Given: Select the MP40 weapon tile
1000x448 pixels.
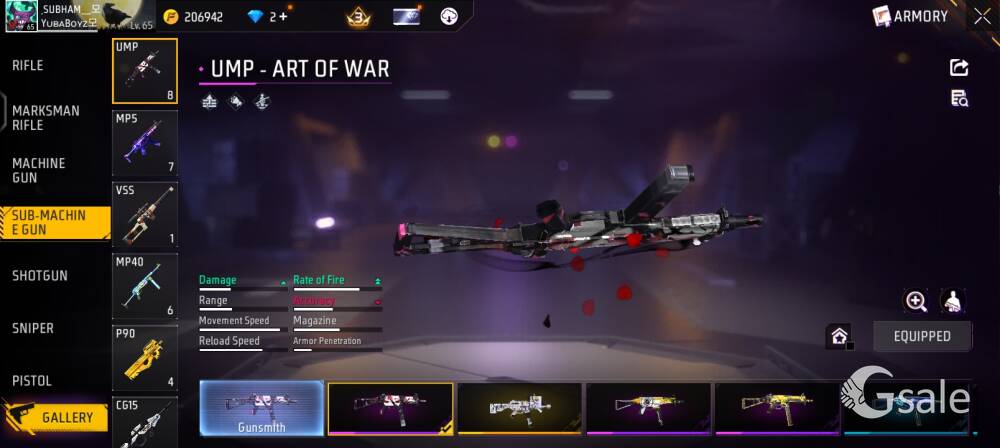Looking at the screenshot, I should coord(145,286).
